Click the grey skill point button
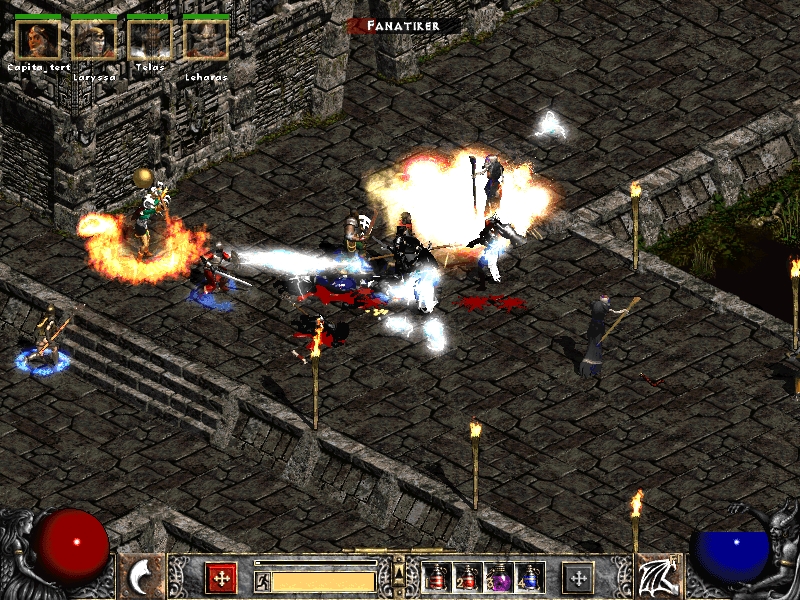The width and height of the screenshot is (800, 600). click(578, 578)
